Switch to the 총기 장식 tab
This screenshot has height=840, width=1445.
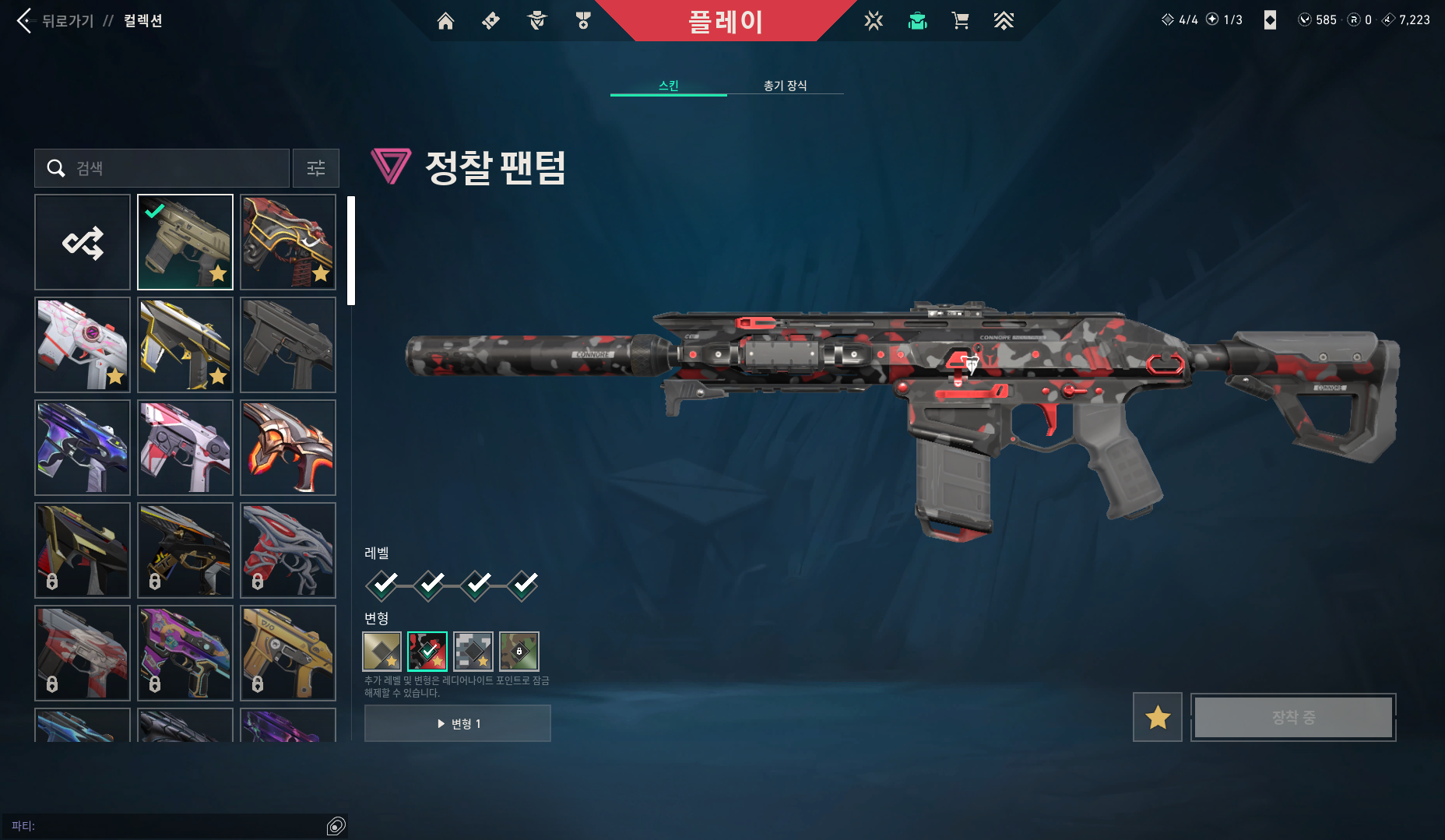tap(786, 86)
